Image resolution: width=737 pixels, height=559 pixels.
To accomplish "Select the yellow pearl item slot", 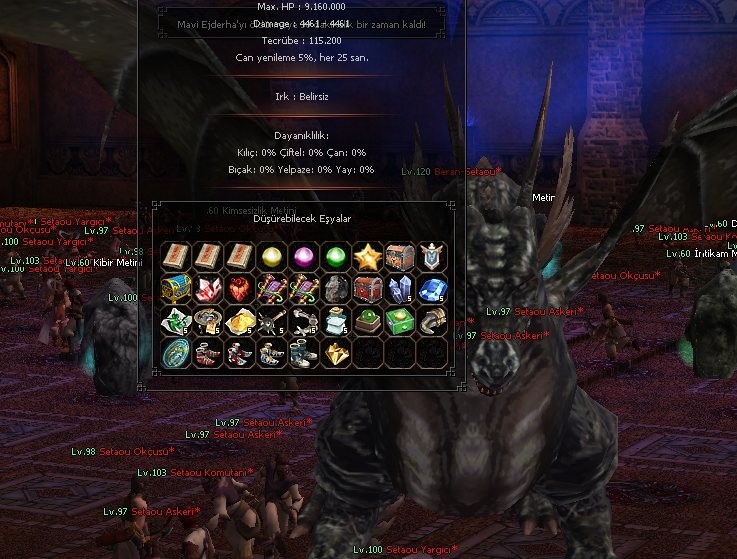I will (272, 256).
